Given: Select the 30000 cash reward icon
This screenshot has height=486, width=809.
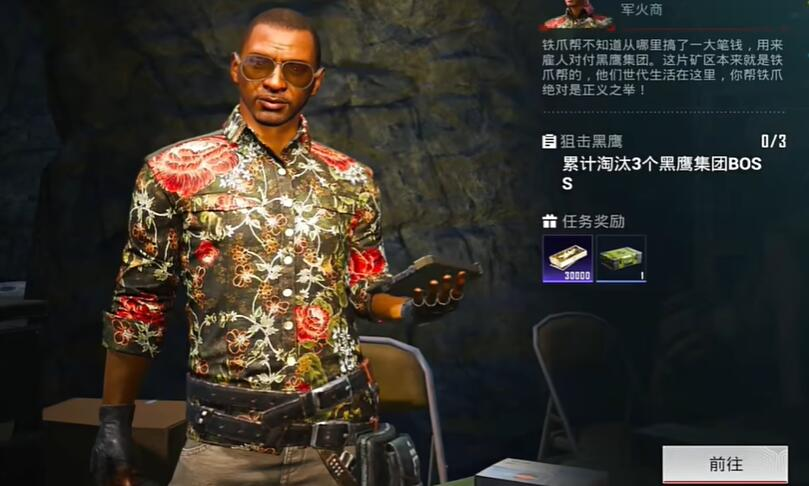Looking at the screenshot, I should pos(567,259).
